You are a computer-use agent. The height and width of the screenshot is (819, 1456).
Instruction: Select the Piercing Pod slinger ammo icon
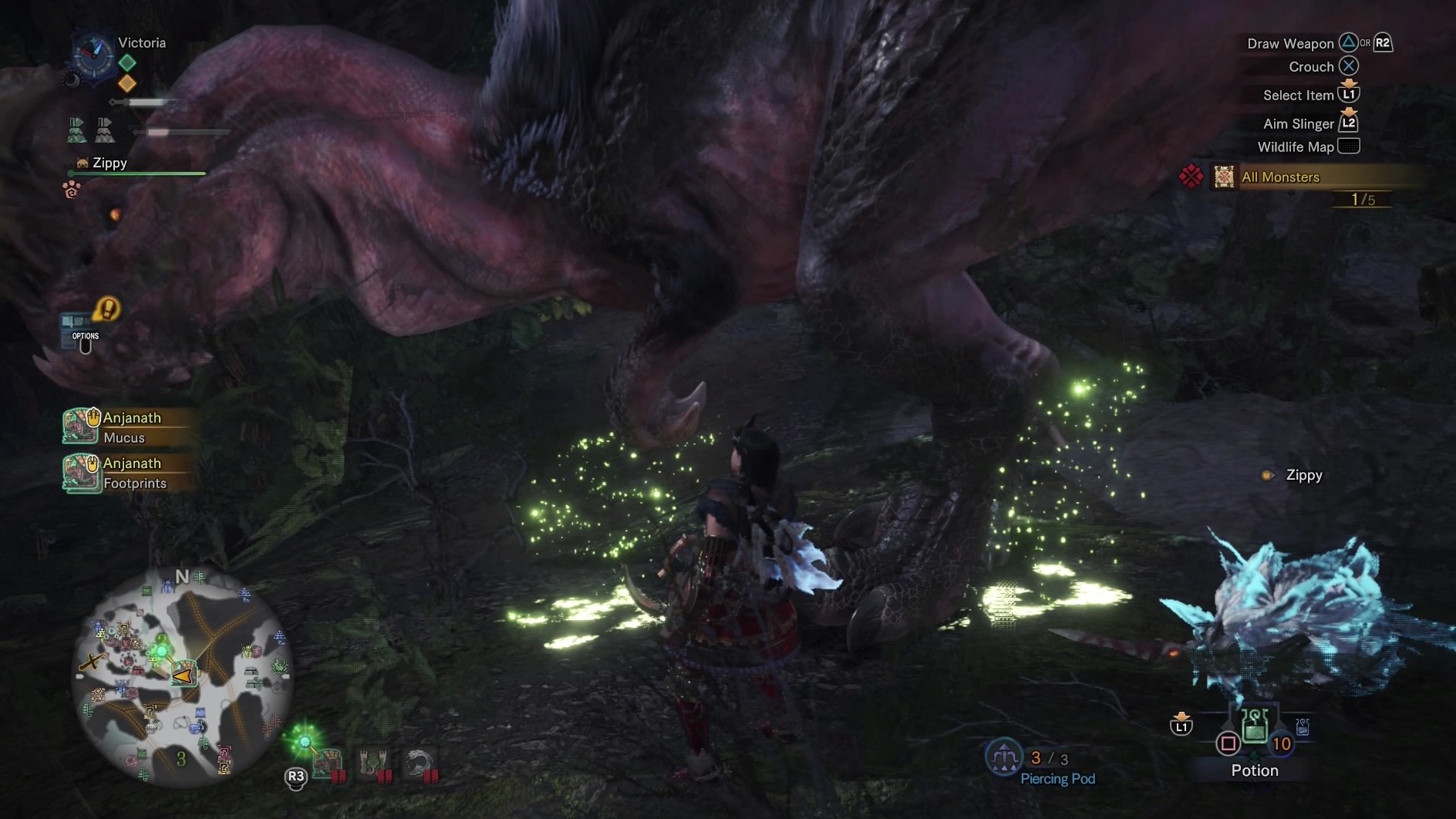1003,757
